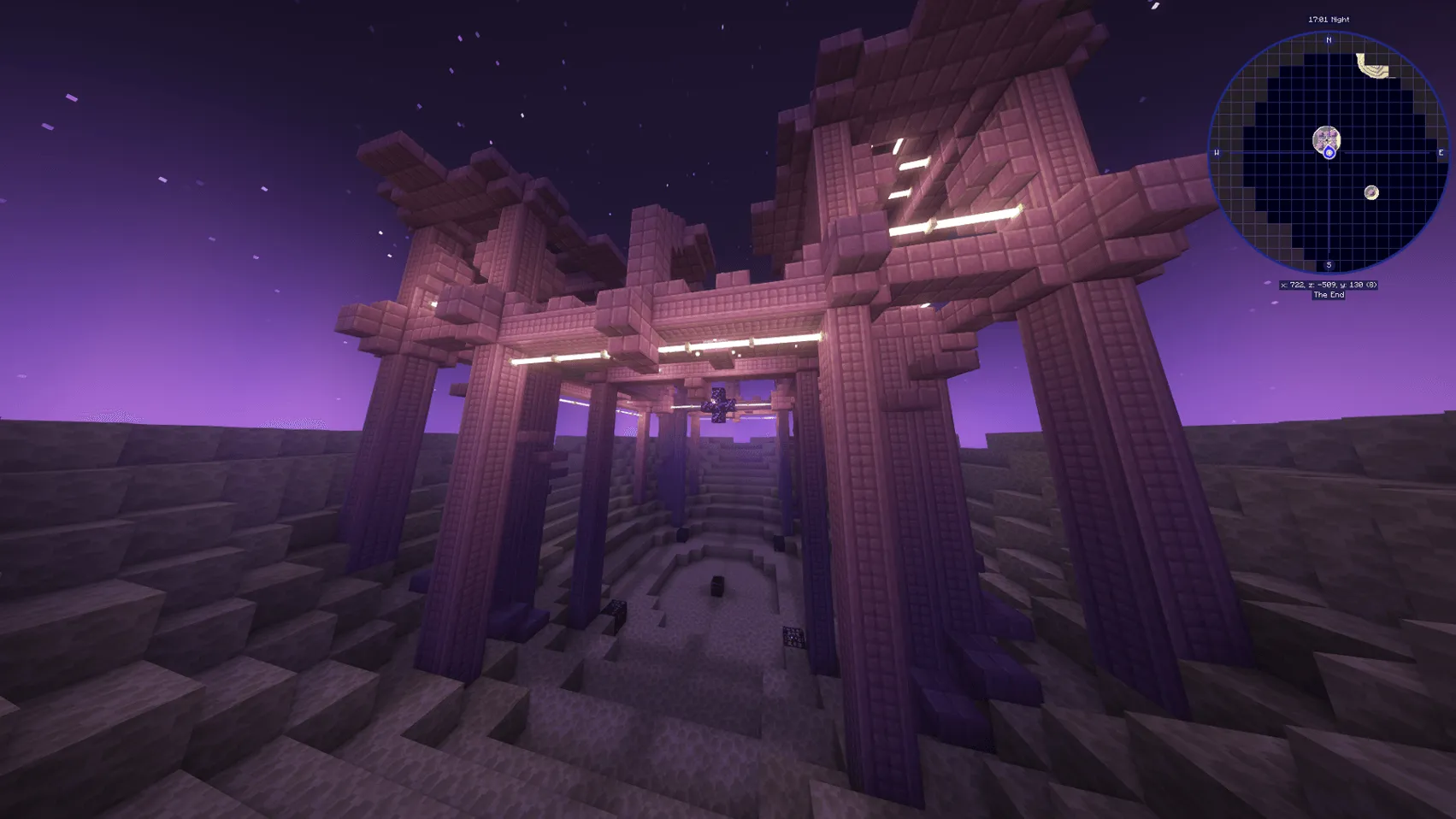Viewport: 1456px width, 819px height.
Task: Click The End dimension label
Action: coord(1329,293)
